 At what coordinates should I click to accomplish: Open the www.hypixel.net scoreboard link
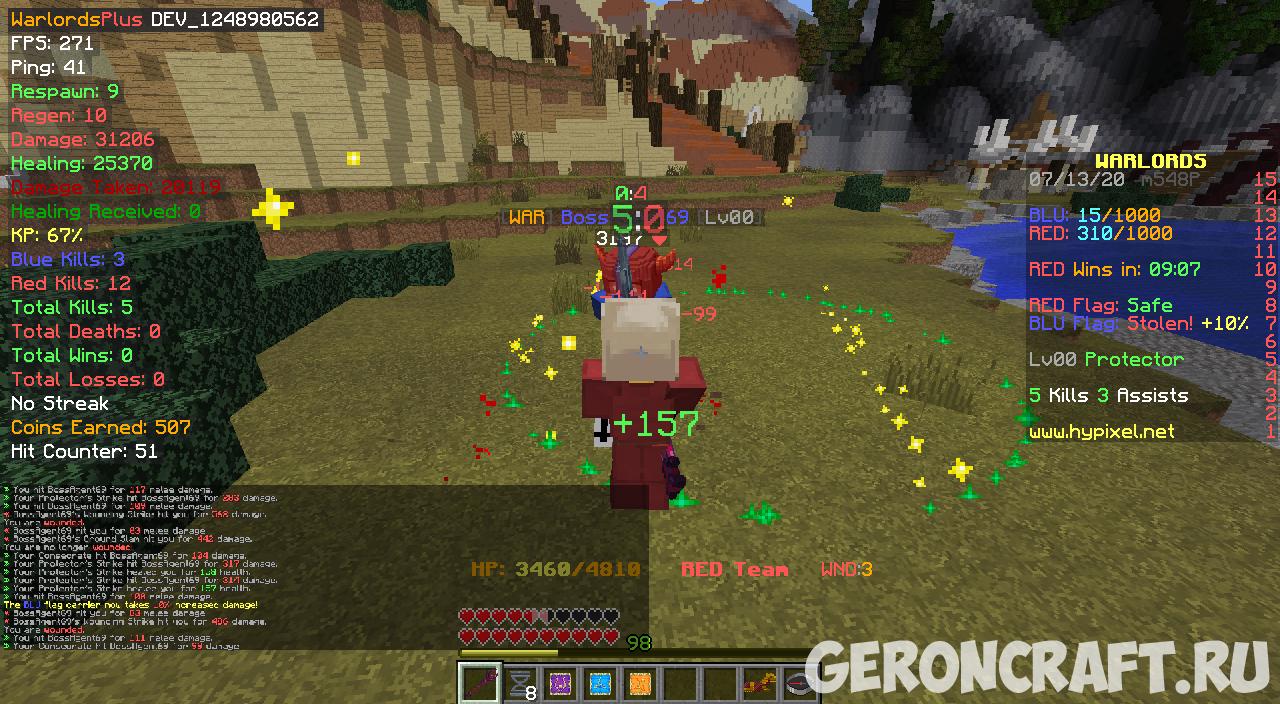pos(1101,432)
